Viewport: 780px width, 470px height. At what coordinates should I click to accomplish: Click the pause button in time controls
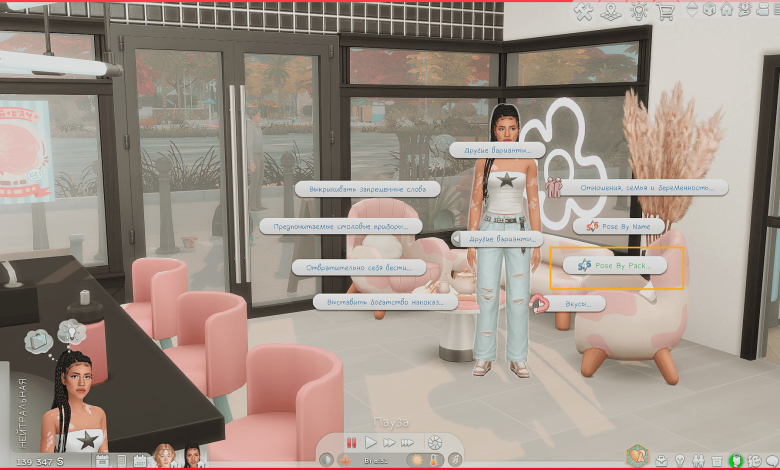351,441
